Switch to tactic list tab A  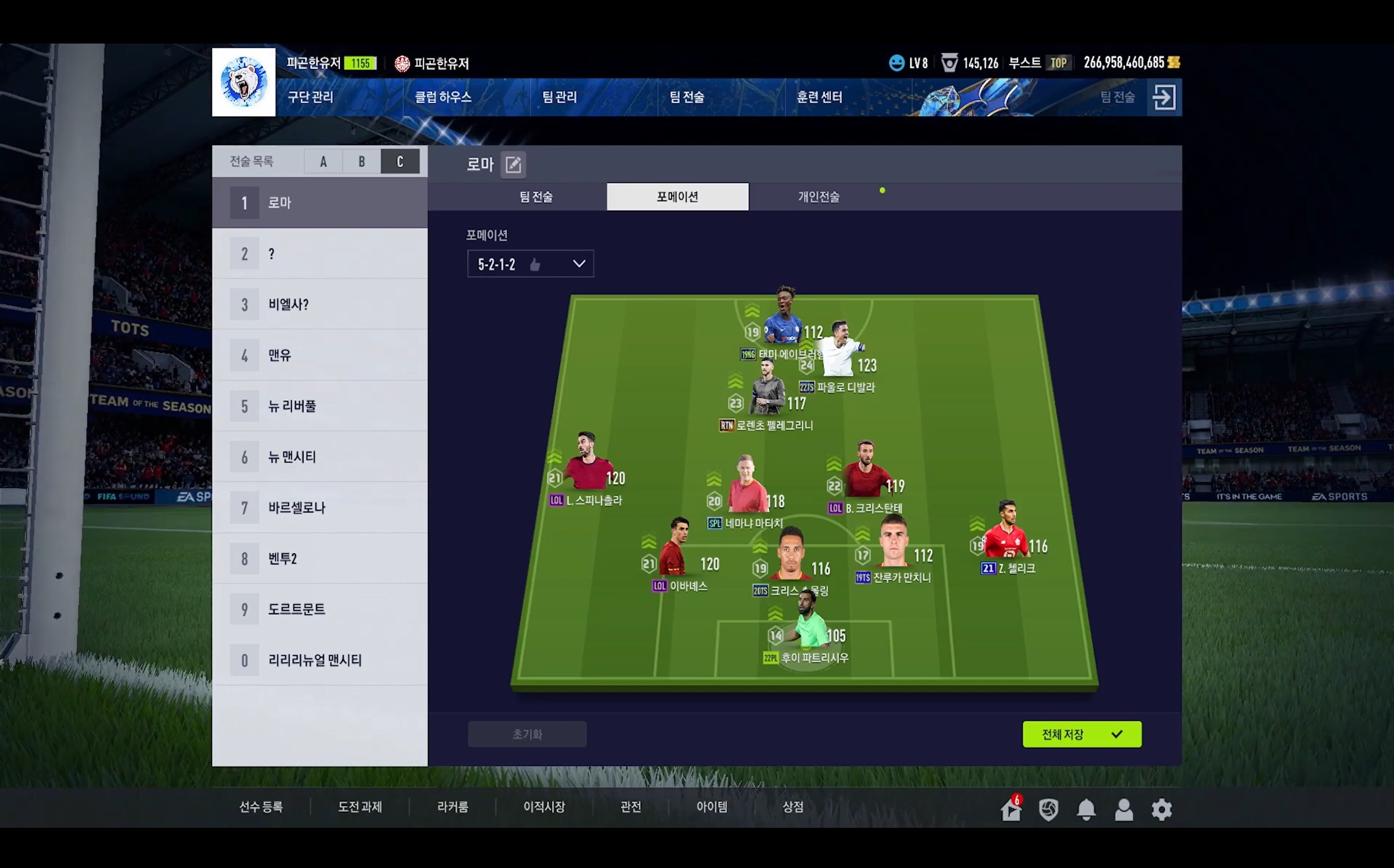pyautogui.click(x=323, y=162)
